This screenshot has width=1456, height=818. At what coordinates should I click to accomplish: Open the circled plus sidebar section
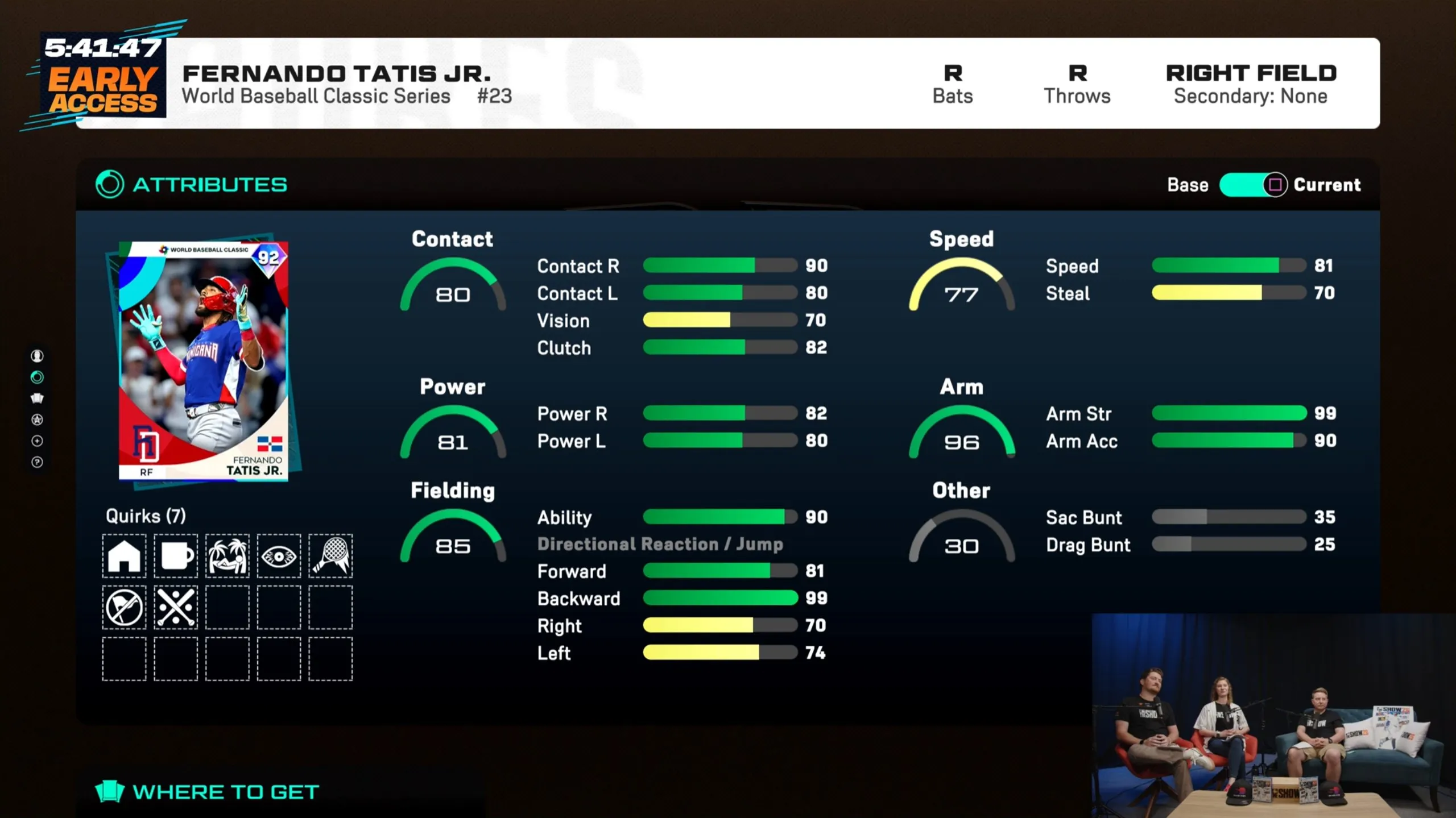(37, 441)
